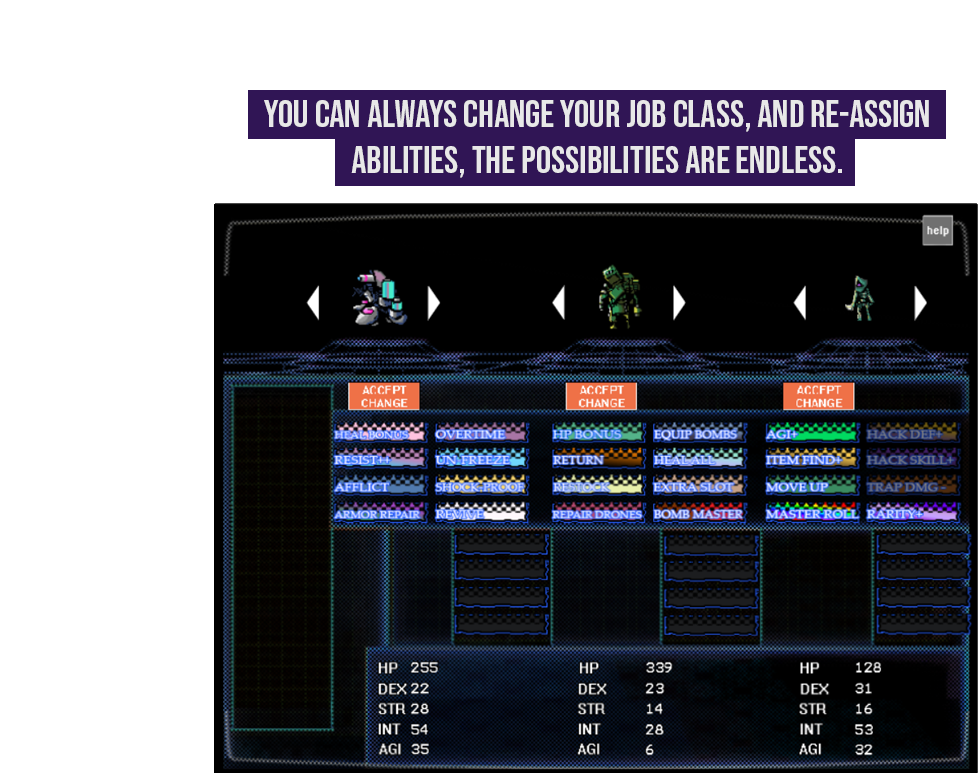Choose the Equip Bombs ability

pyautogui.click(x=698, y=434)
